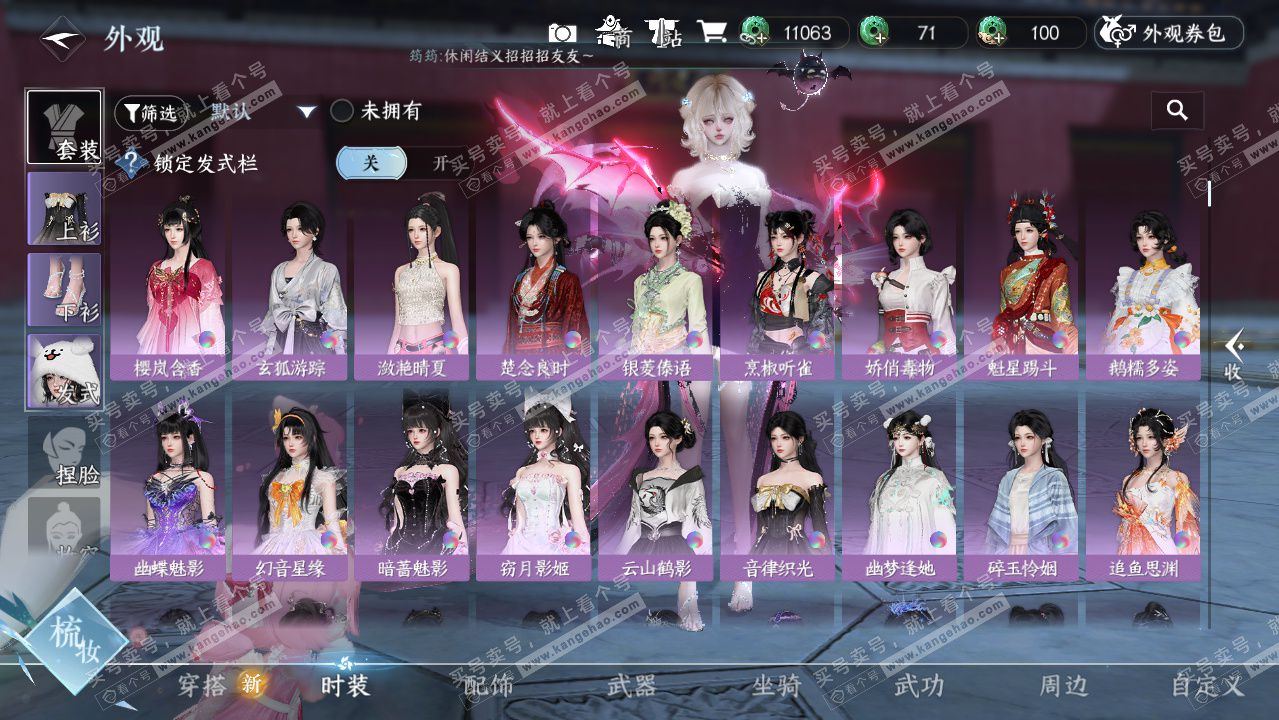Expand the 默认 sort dropdown

307,112
